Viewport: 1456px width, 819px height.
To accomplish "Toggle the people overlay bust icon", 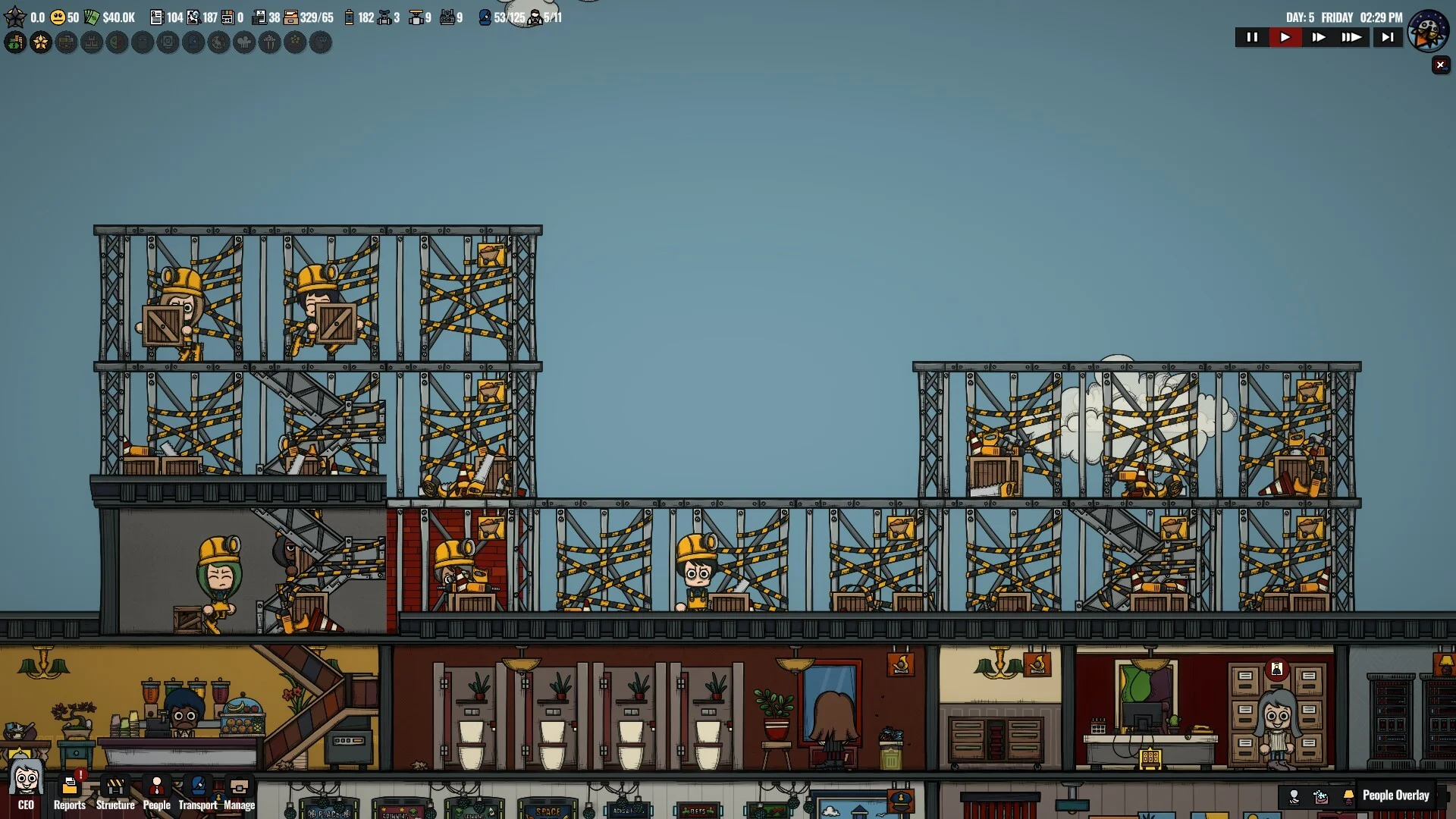I will (1294, 796).
